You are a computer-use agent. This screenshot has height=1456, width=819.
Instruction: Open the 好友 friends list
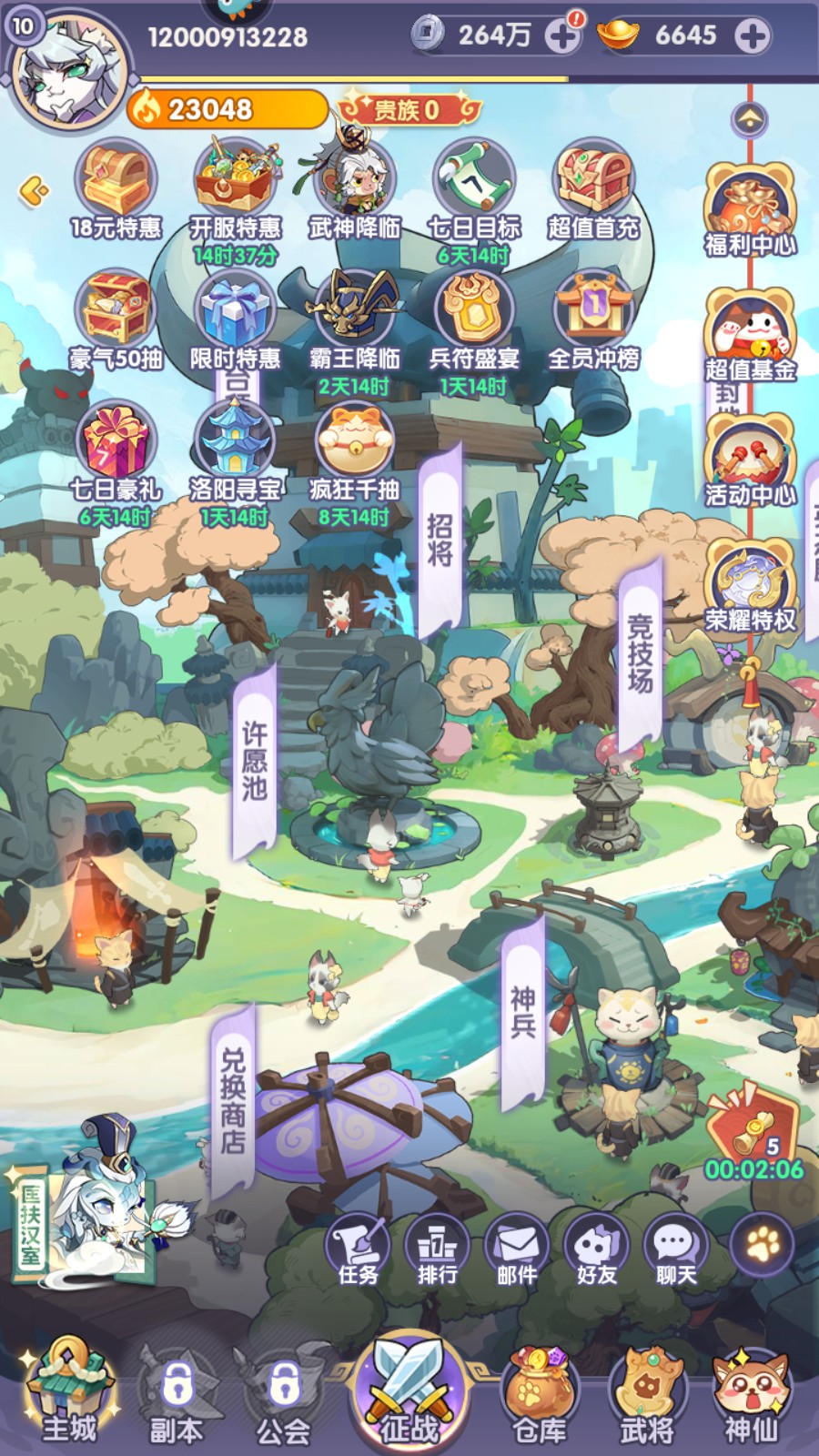[596, 1249]
